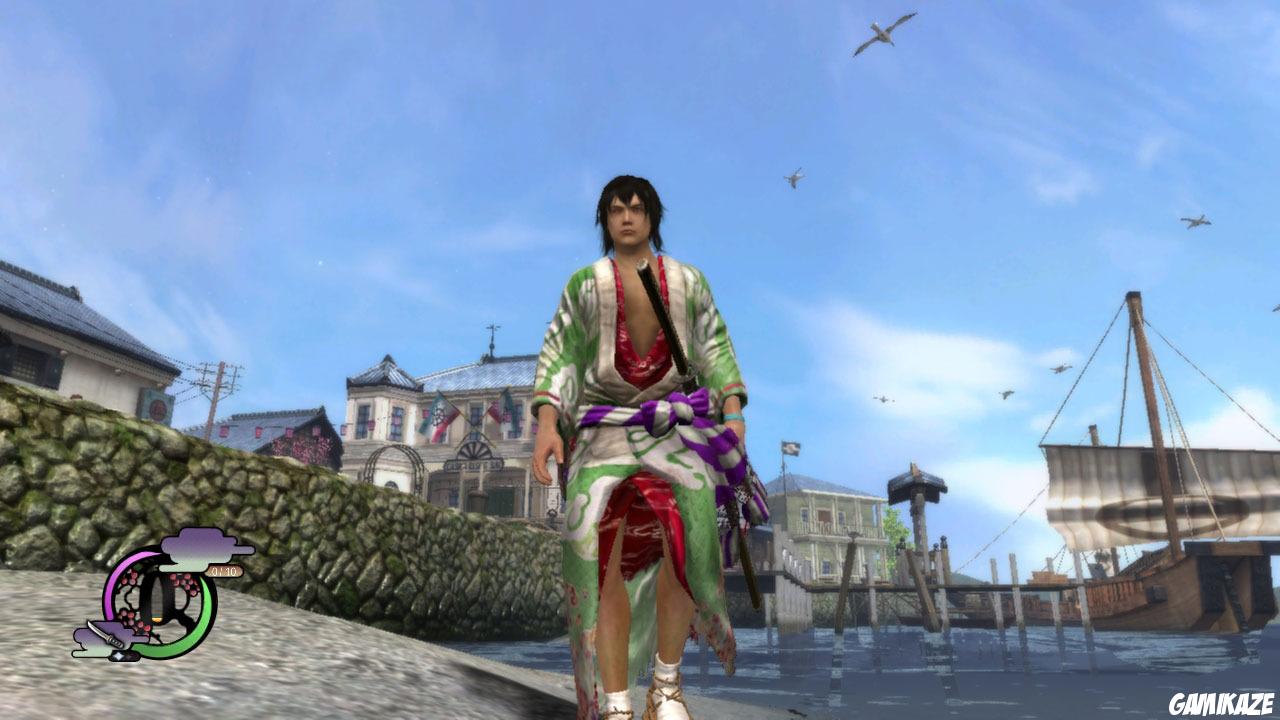Click the orange sword-guard symbol in the gauge center
Image resolution: width=1280 pixels, height=720 pixels.
(x=159, y=618)
